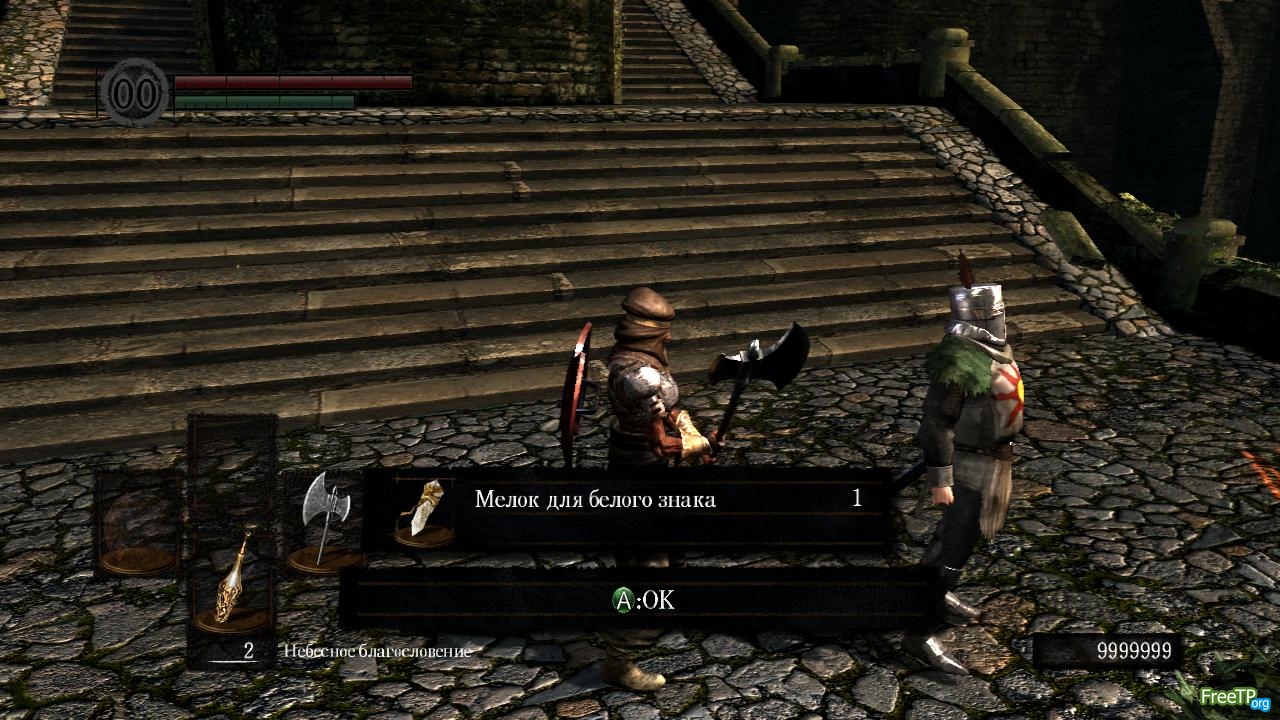Screen dimensions: 1280x720
Task: Click the Мелок для белого знака item entry
Action: 628,499
